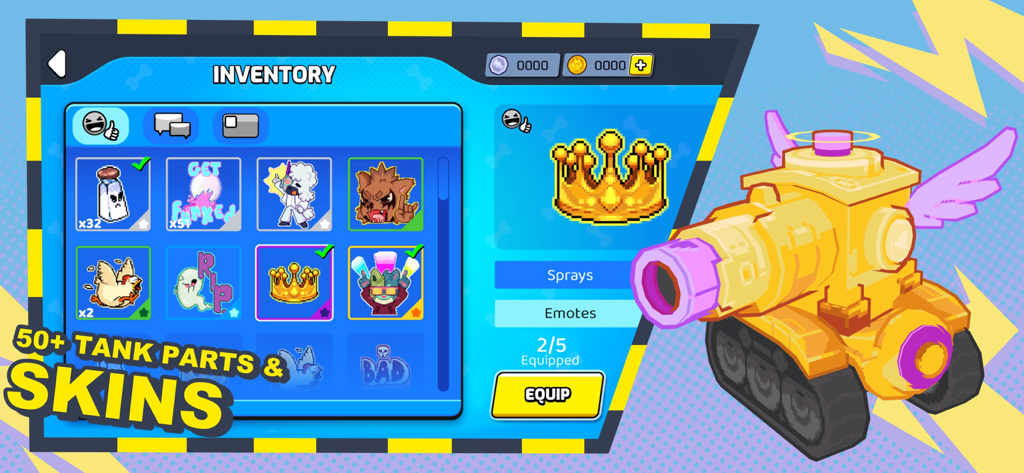1024x473 pixels.
Task: Pick the angry brown werewolf item
Action: 385,194
